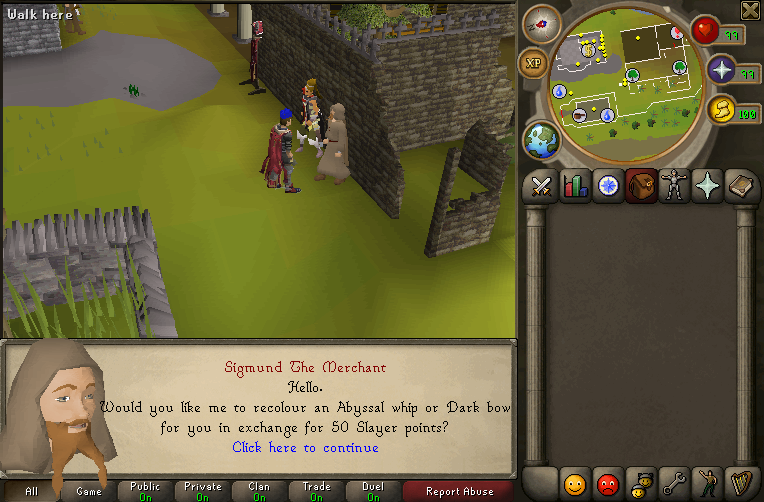This screenshot has height=502, width=764.
Task: Open the Combat Options tab
Action: [x=543, y=187]
